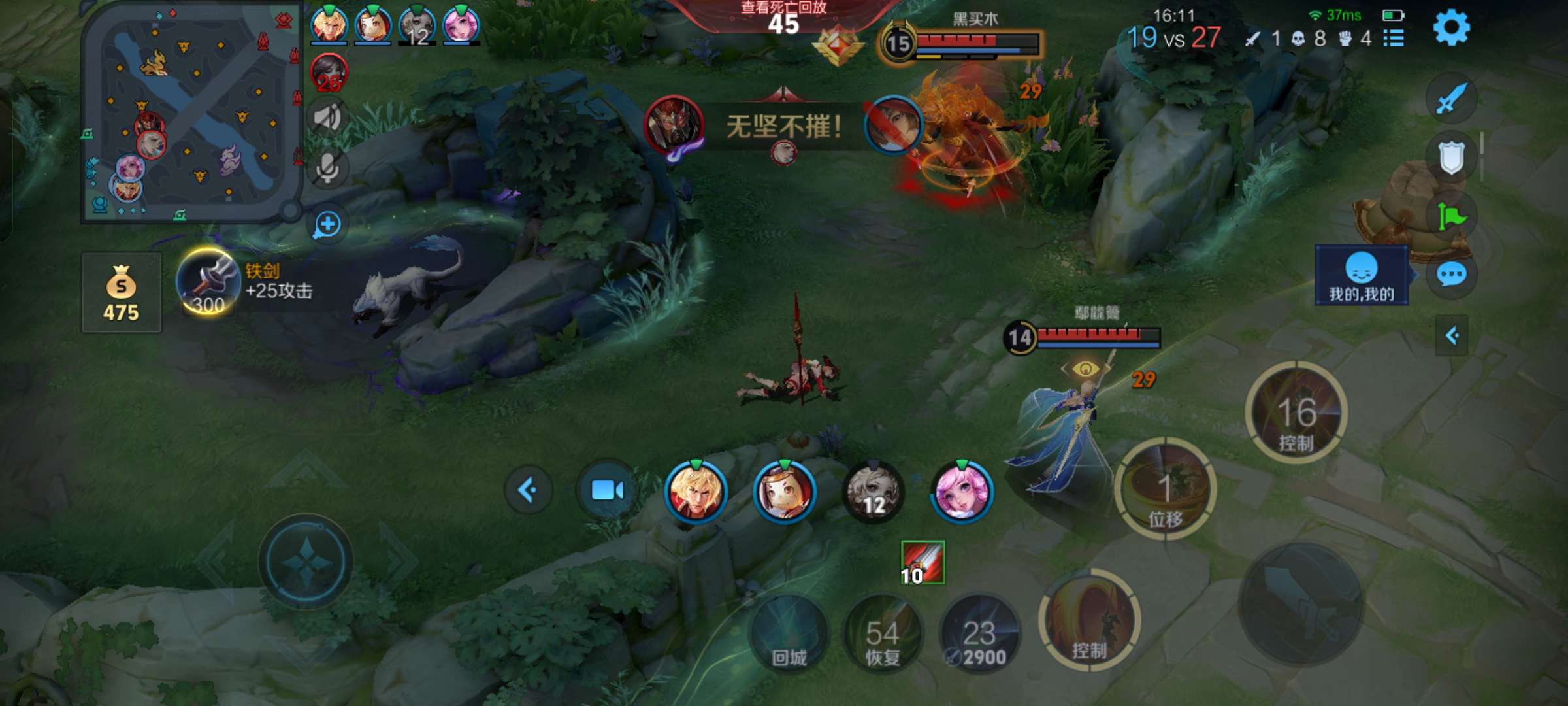Toggle the video camera view button
Viewport: 1568px width, 706px height.
(607, 490)
